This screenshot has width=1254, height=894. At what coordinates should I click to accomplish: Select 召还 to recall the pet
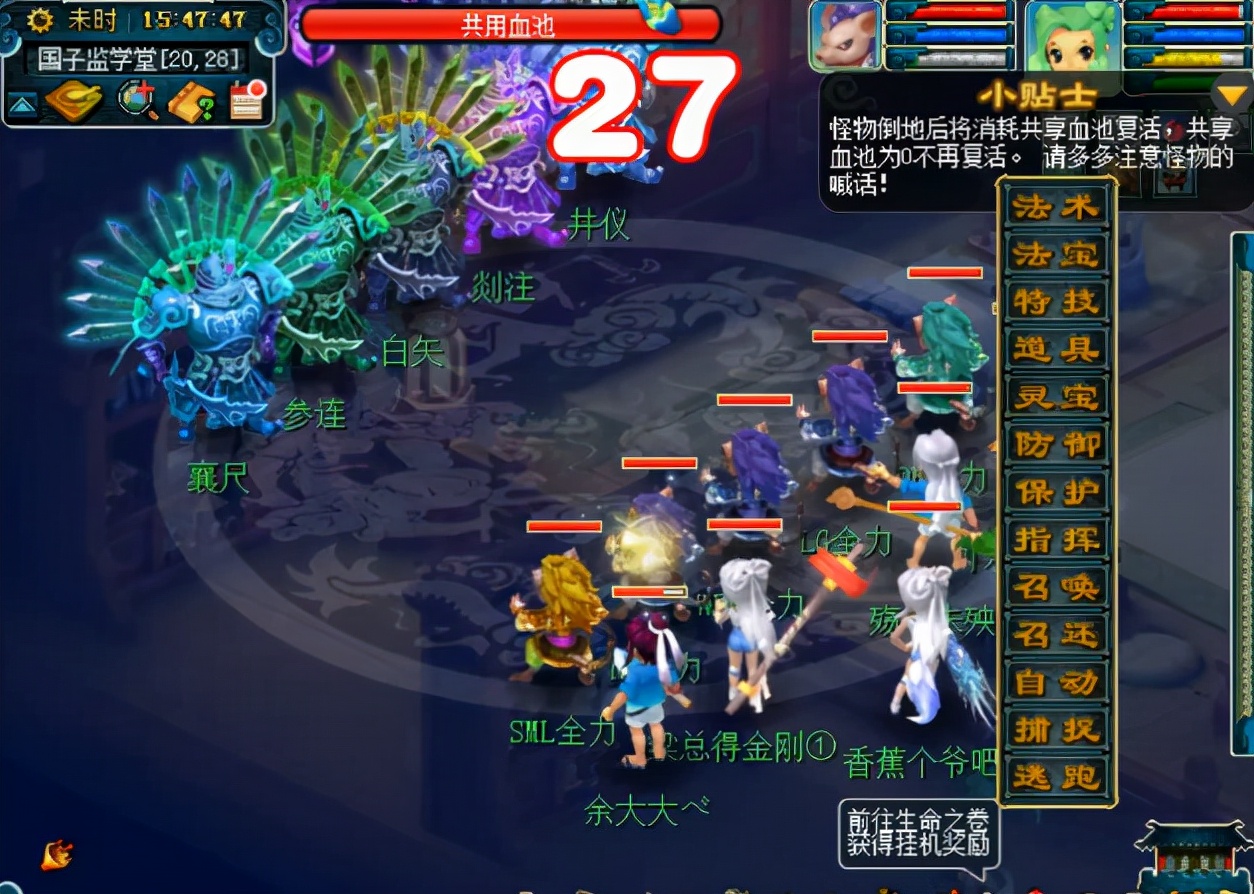[1056, 634]
